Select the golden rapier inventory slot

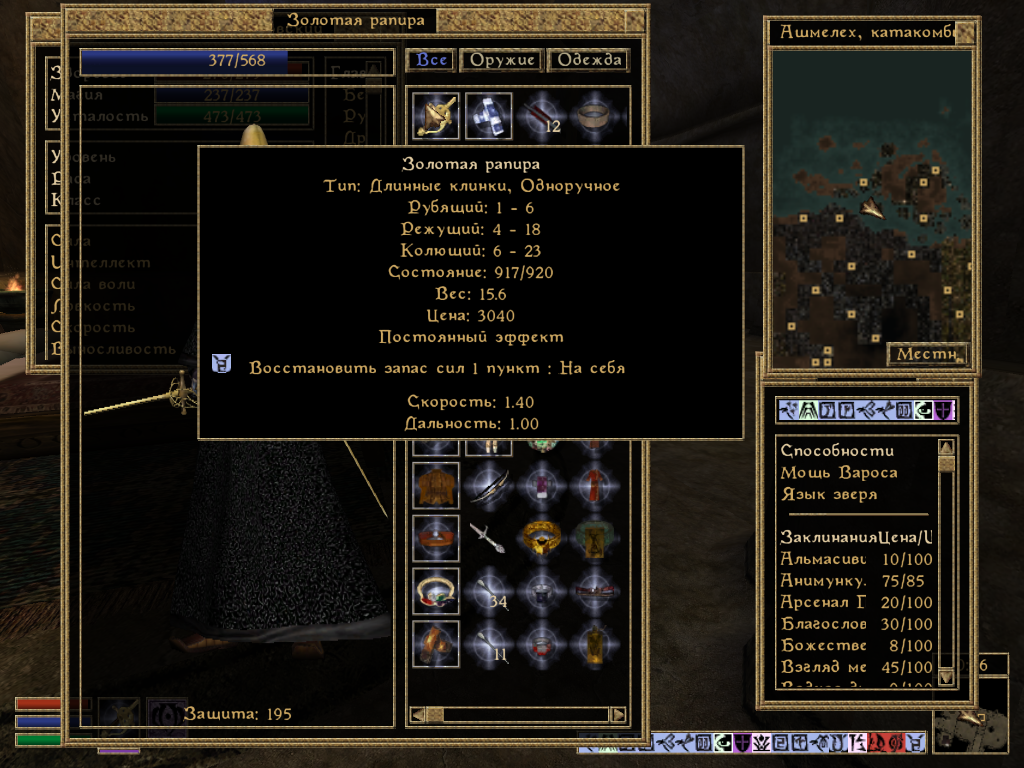(436, 116)
